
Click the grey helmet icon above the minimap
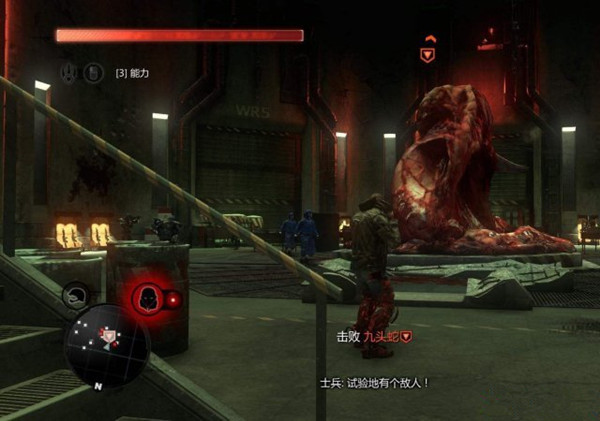click(75, 294)
